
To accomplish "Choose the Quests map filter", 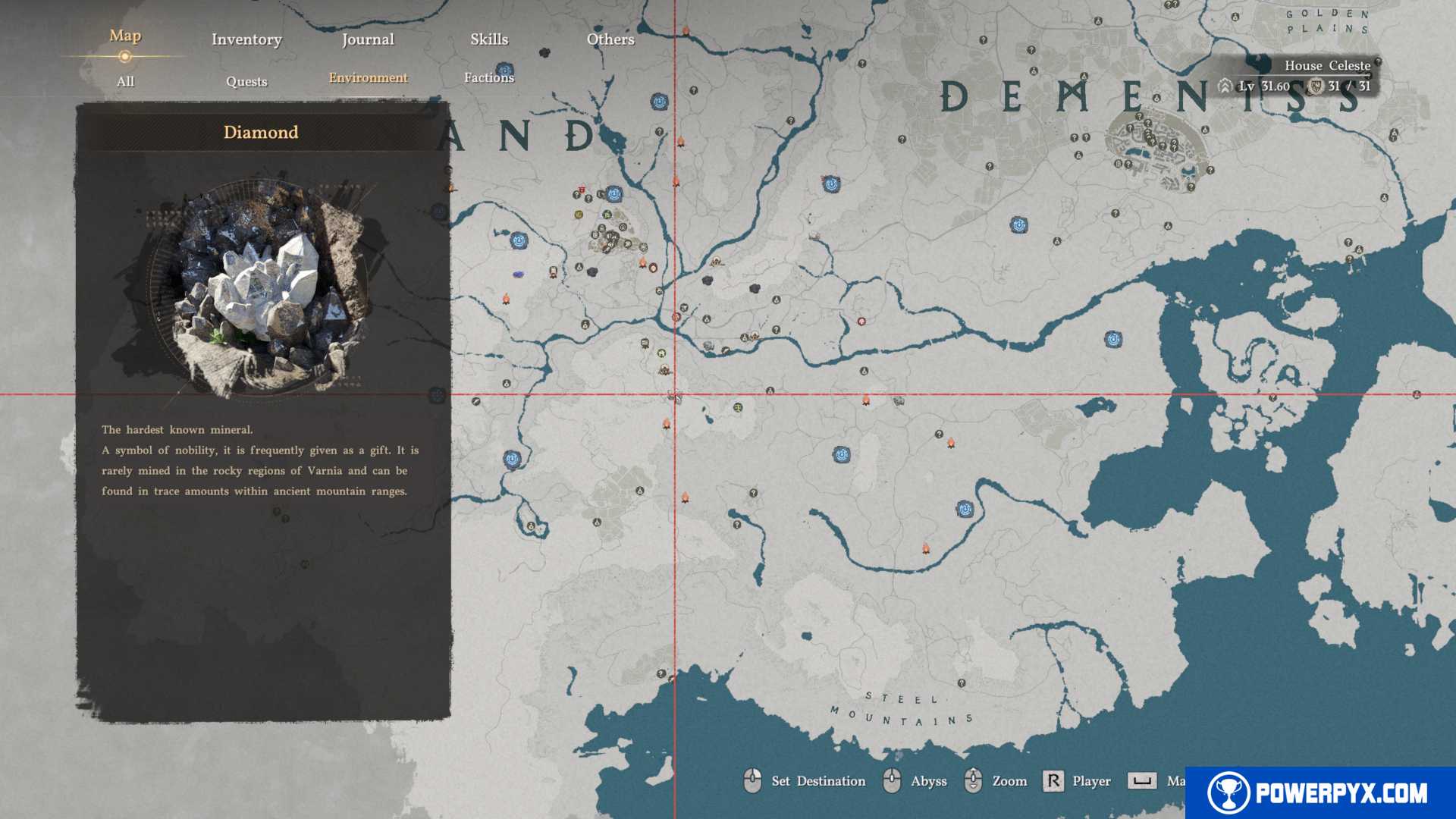I will [246, 81].
